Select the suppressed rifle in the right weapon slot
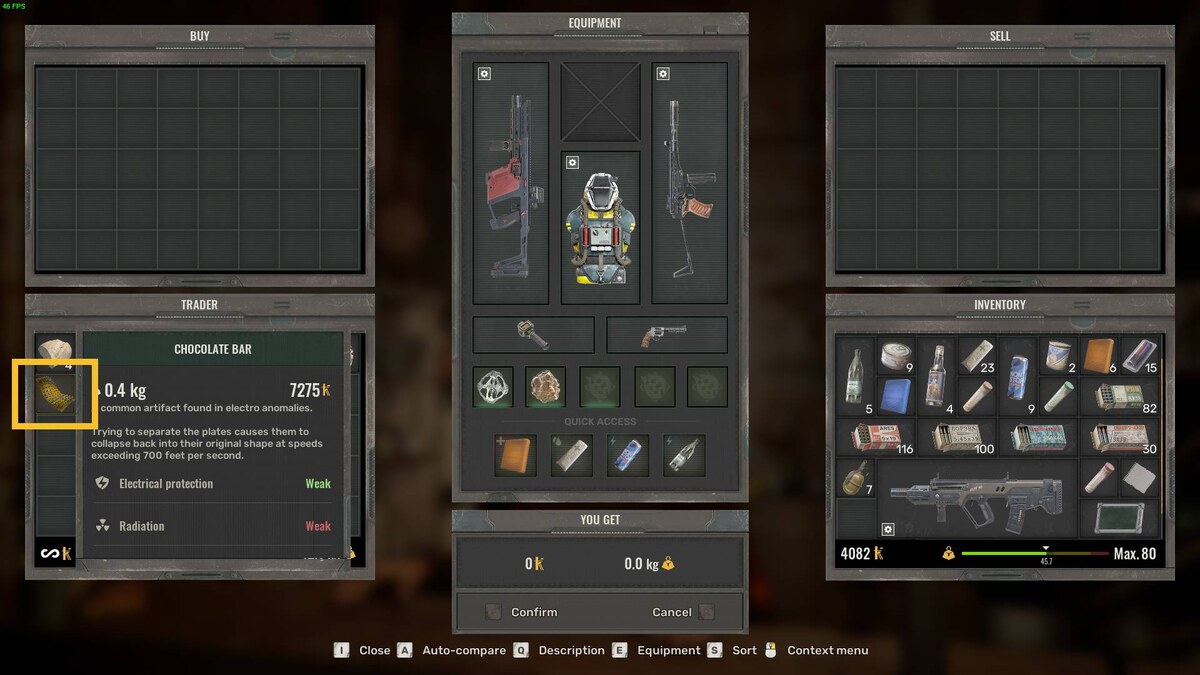 [689, 185]
